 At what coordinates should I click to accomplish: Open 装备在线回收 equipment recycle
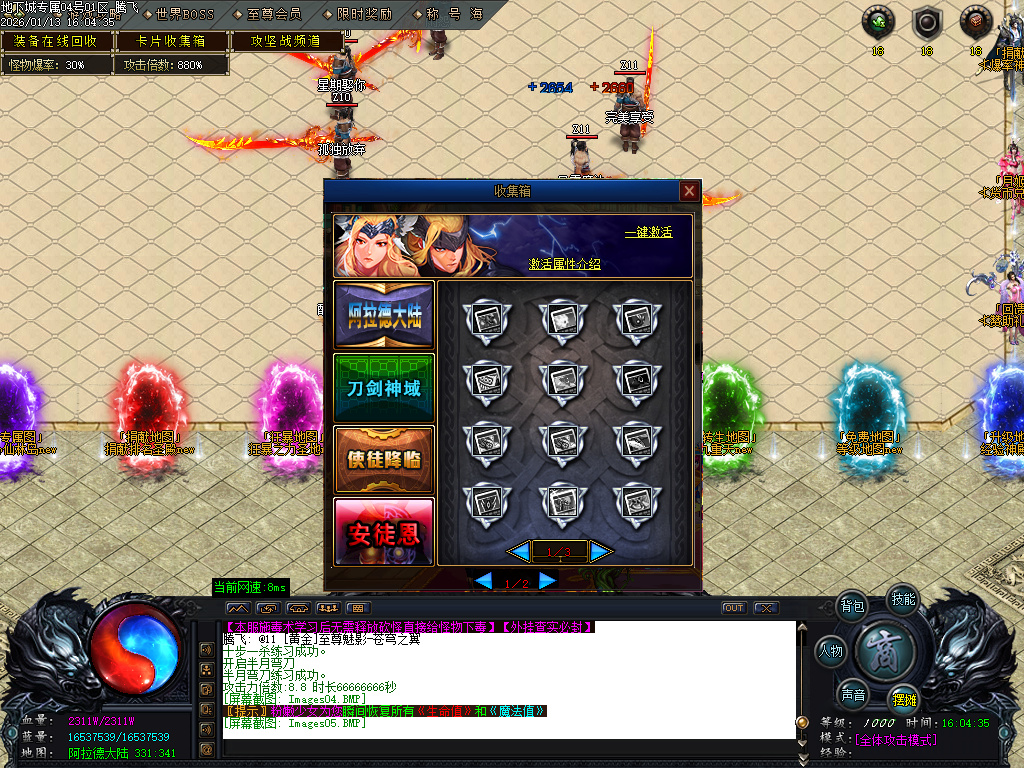tap(56, 41)
